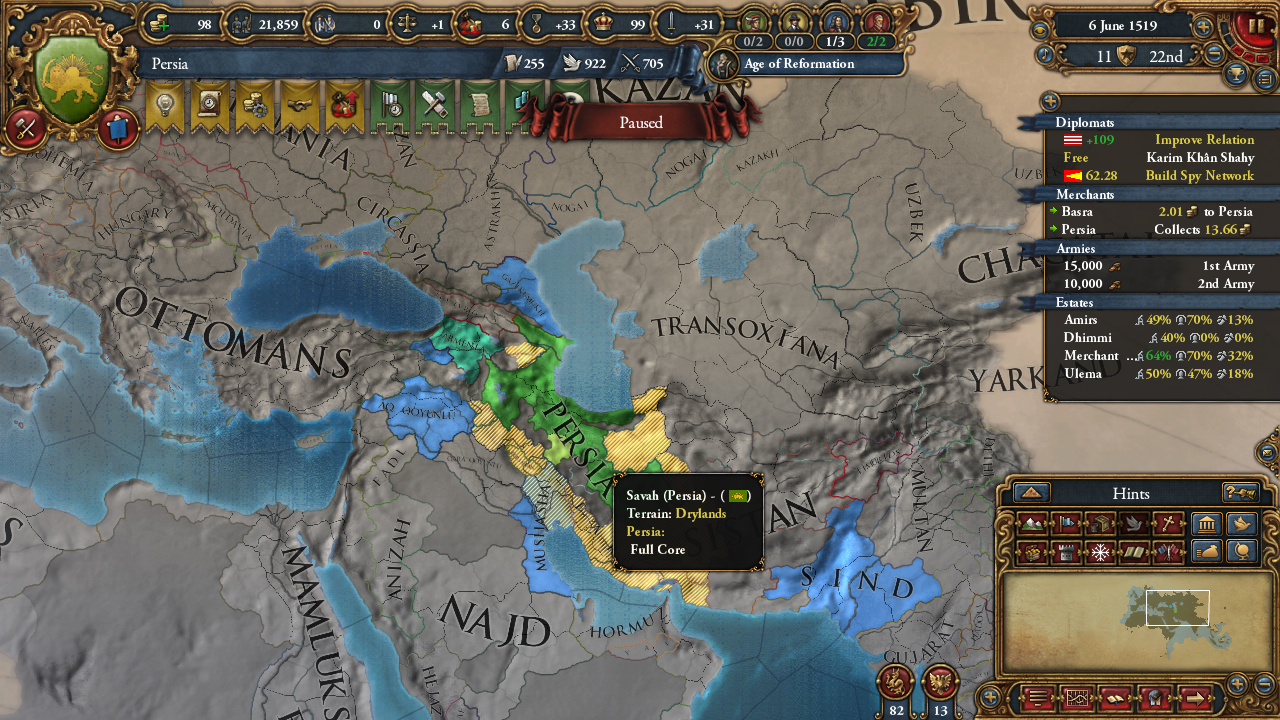Open the message log book icon near the minimap
The image size is (1280, 720).
(1115, 697)
